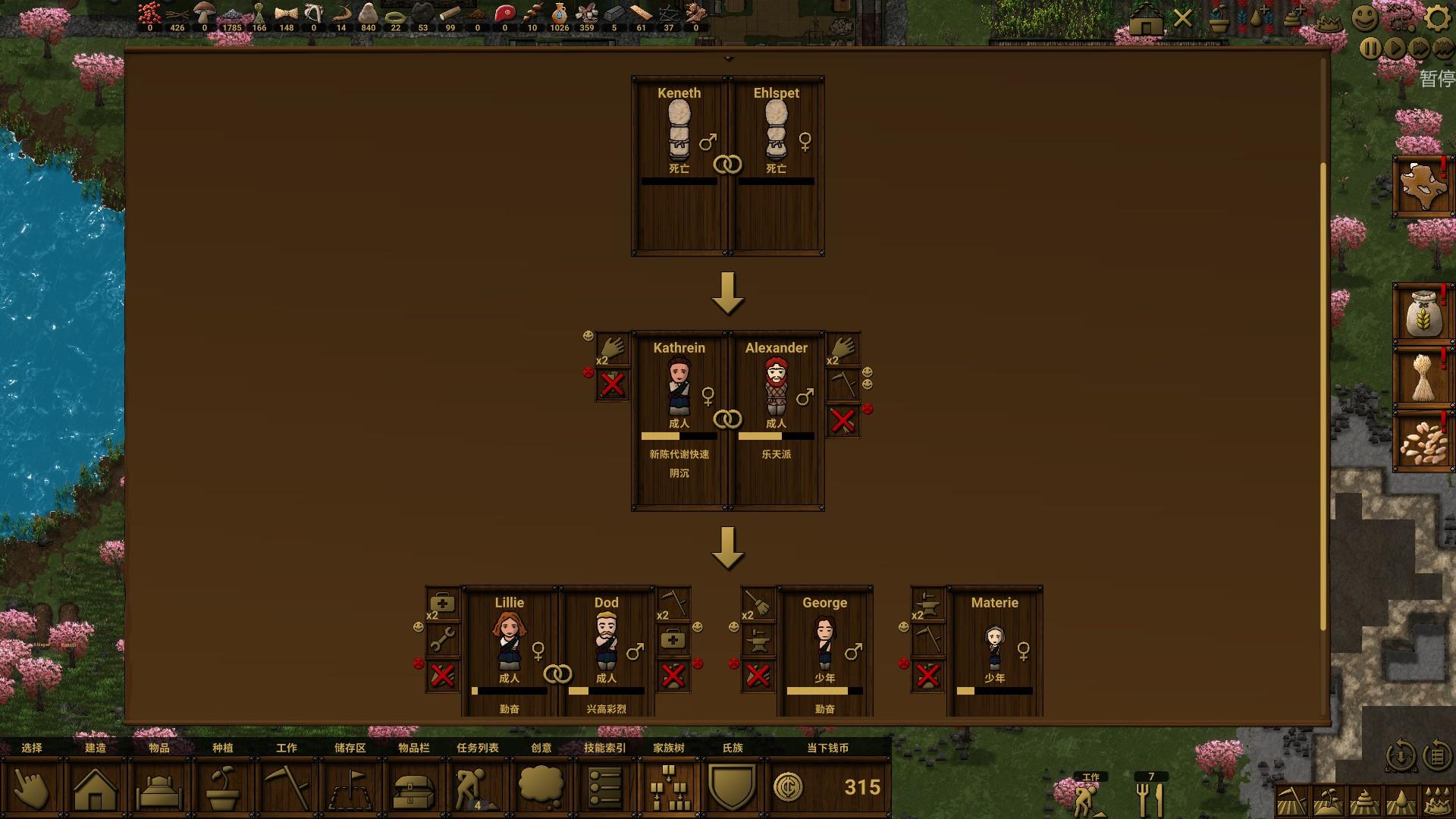Select the 选择 pointing-hand tool
The width and height of the screenshot is (1456, 819).
click(32, 788)
